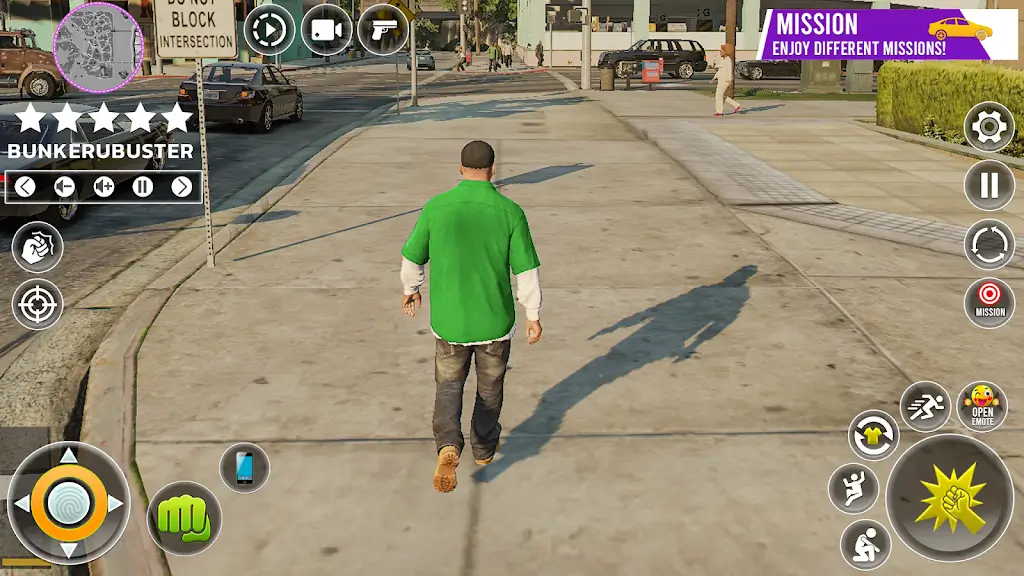Image resolution: width=1024 pixels, height=576 pixels.
Task: Skip to the next radio track
Action: point(181,186)
